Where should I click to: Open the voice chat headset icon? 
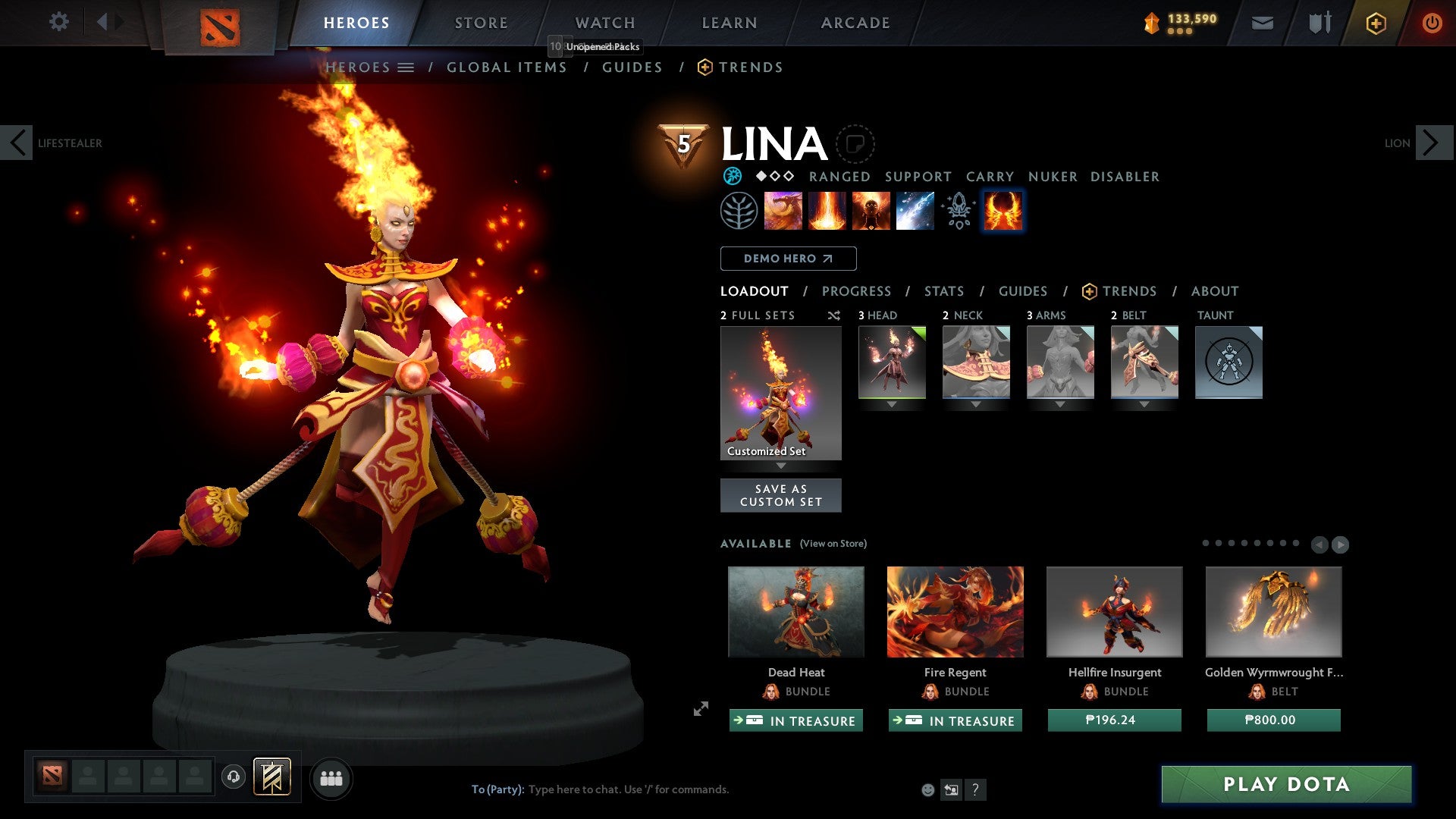click(x=235, y=777)
